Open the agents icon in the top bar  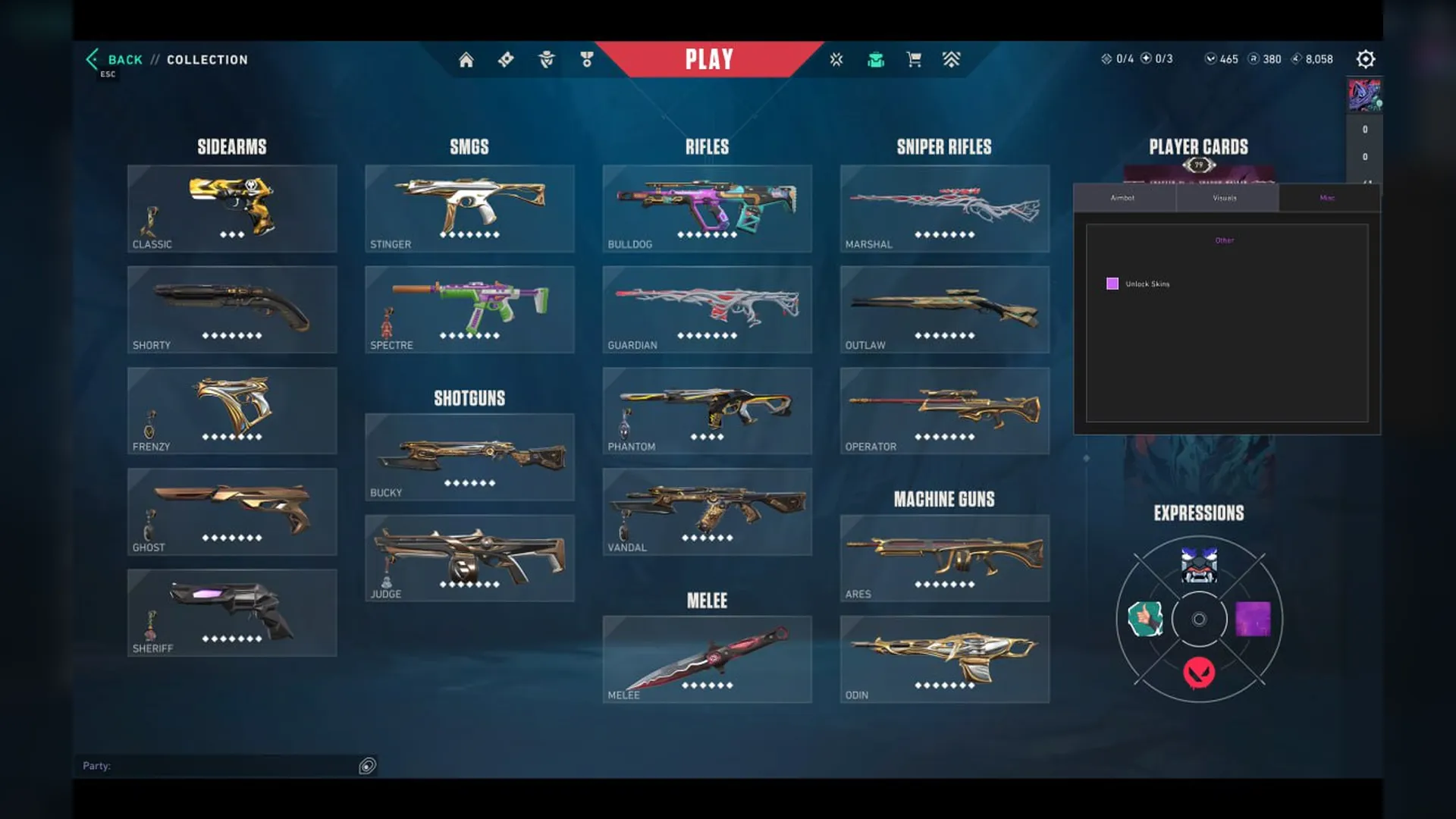pos(546,59)
